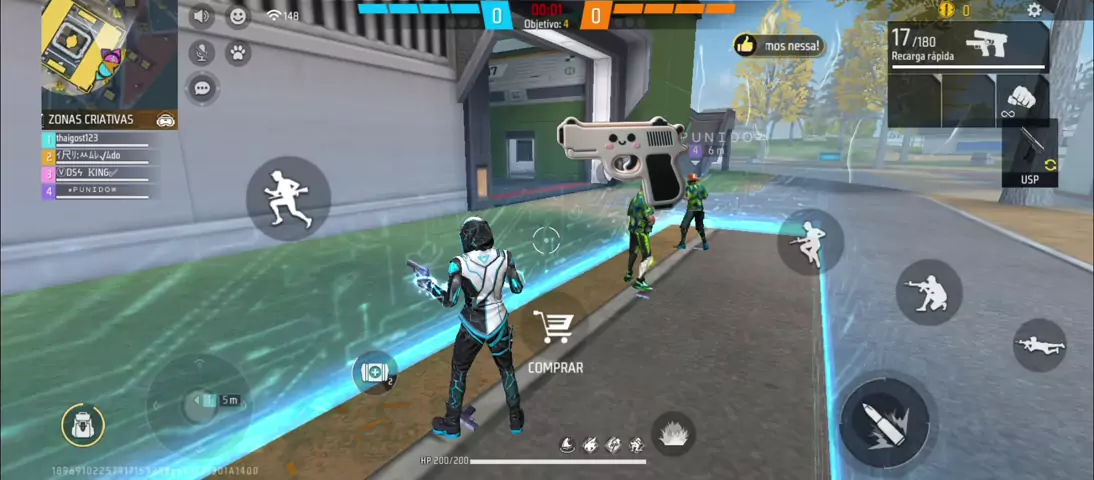Open the chat bubble
The width and height of the screenshot is (1094, 480).
pyautogui.click(x=202, y=89)
